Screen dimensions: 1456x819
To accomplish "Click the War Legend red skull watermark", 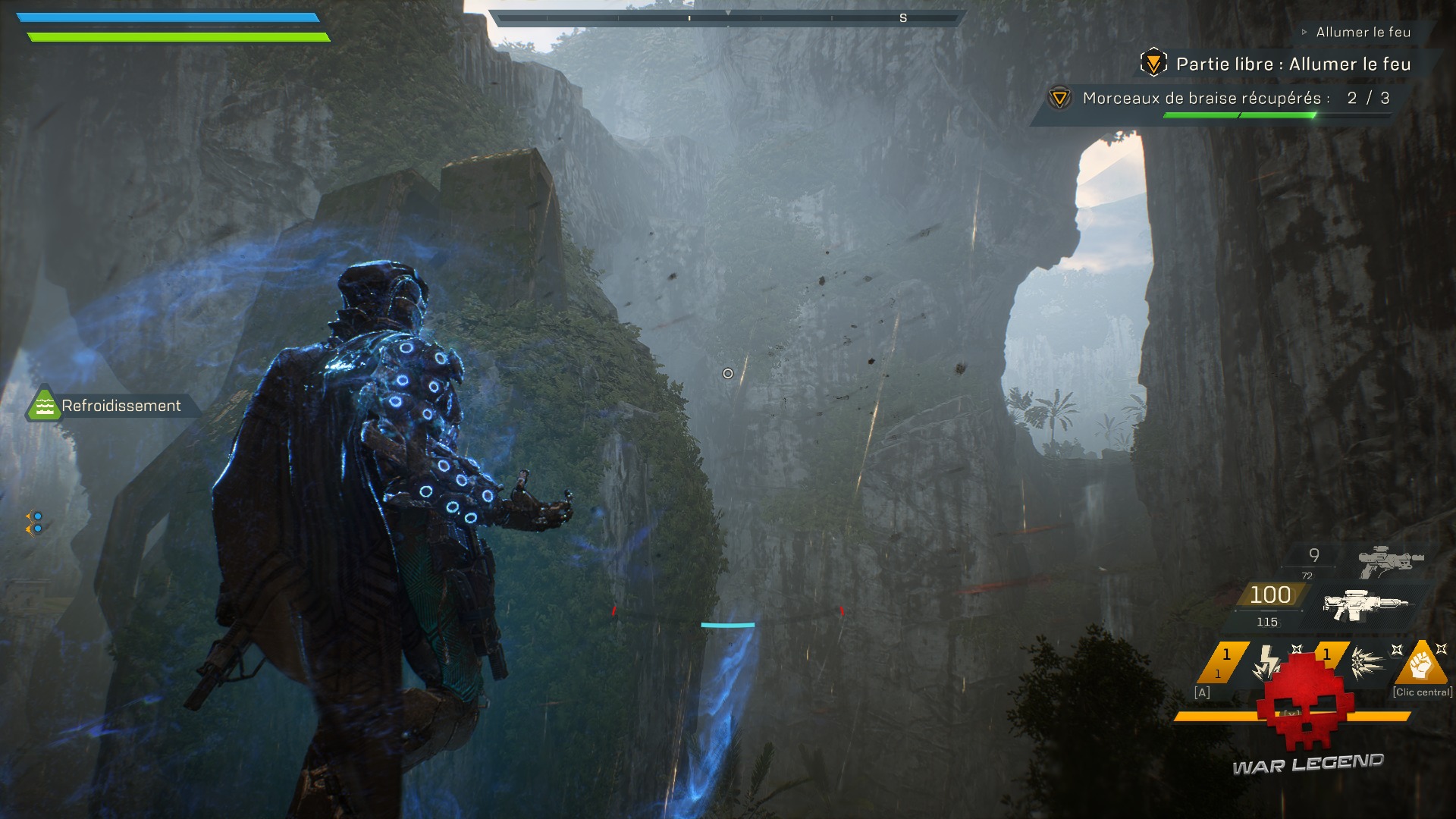I will 1300,701.
